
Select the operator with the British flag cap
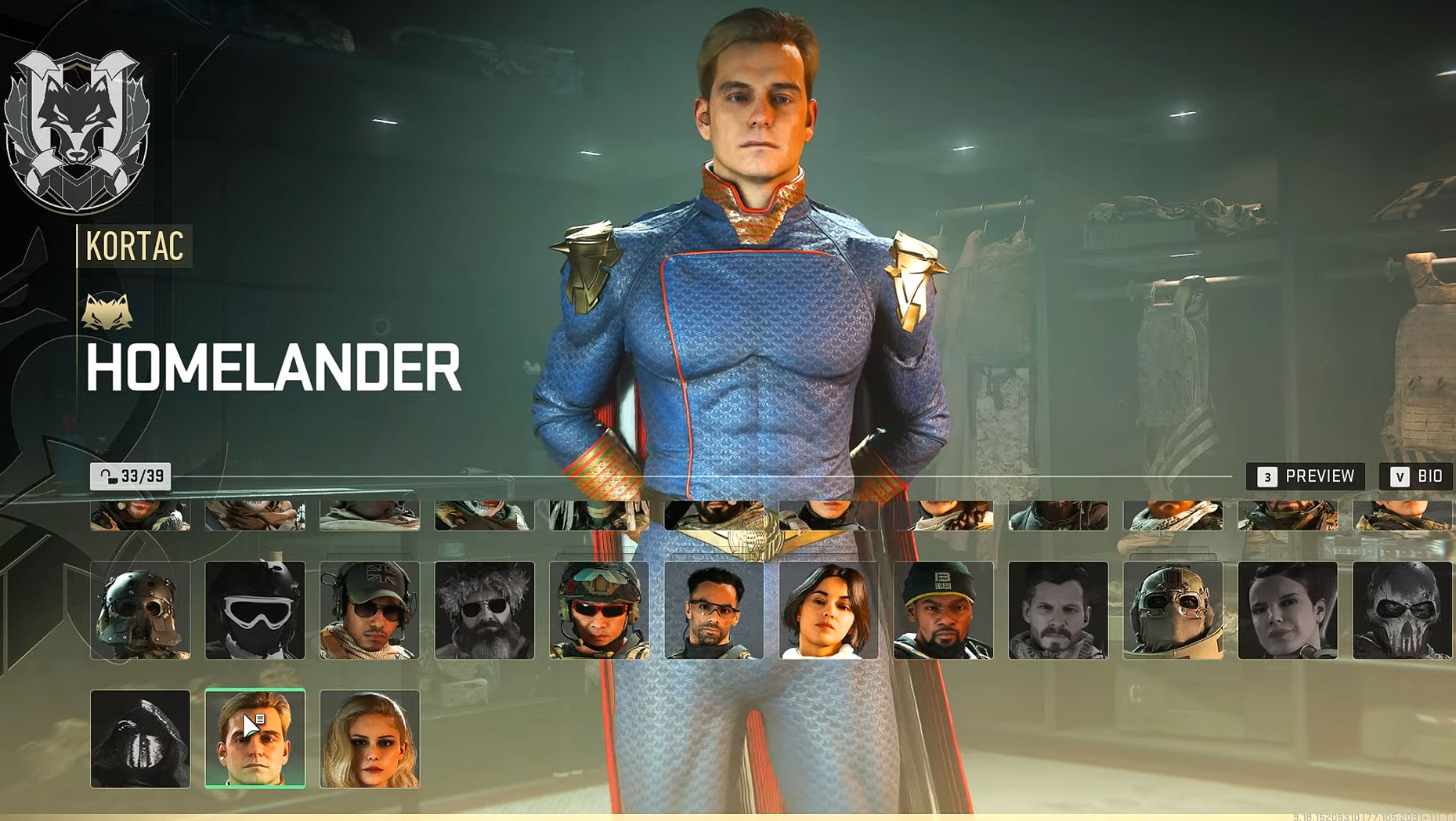[x=370, y=609]
